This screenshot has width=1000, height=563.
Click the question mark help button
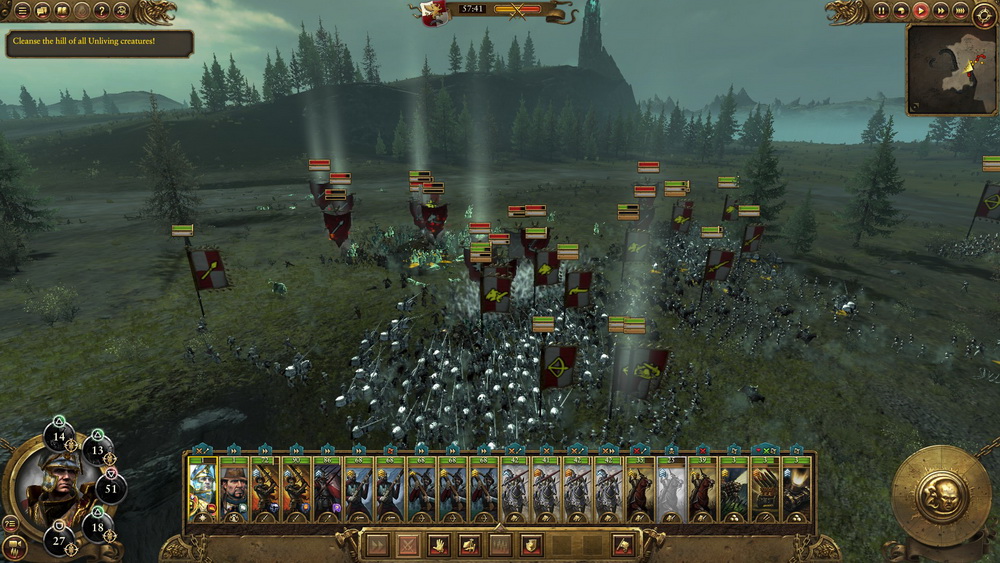pyautogui.click(x=102, y=11)
